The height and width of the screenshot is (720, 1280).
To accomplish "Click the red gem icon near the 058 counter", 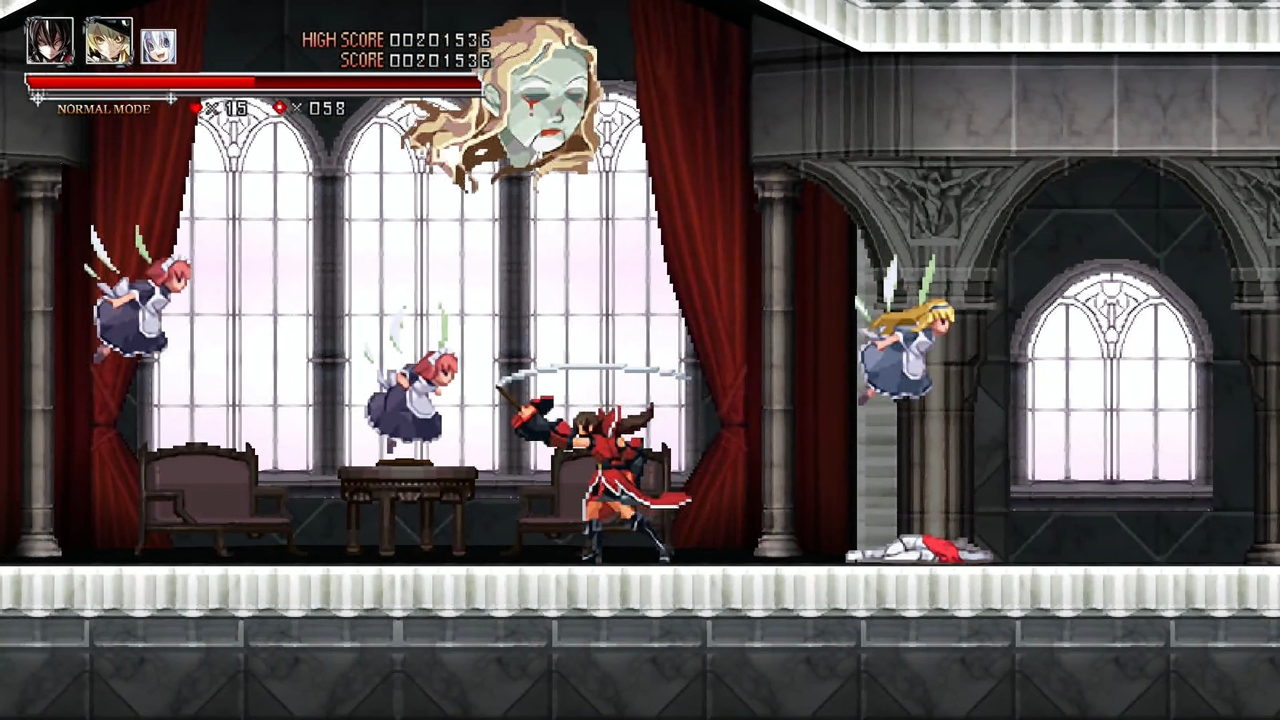I will click(x=279, y=108).
